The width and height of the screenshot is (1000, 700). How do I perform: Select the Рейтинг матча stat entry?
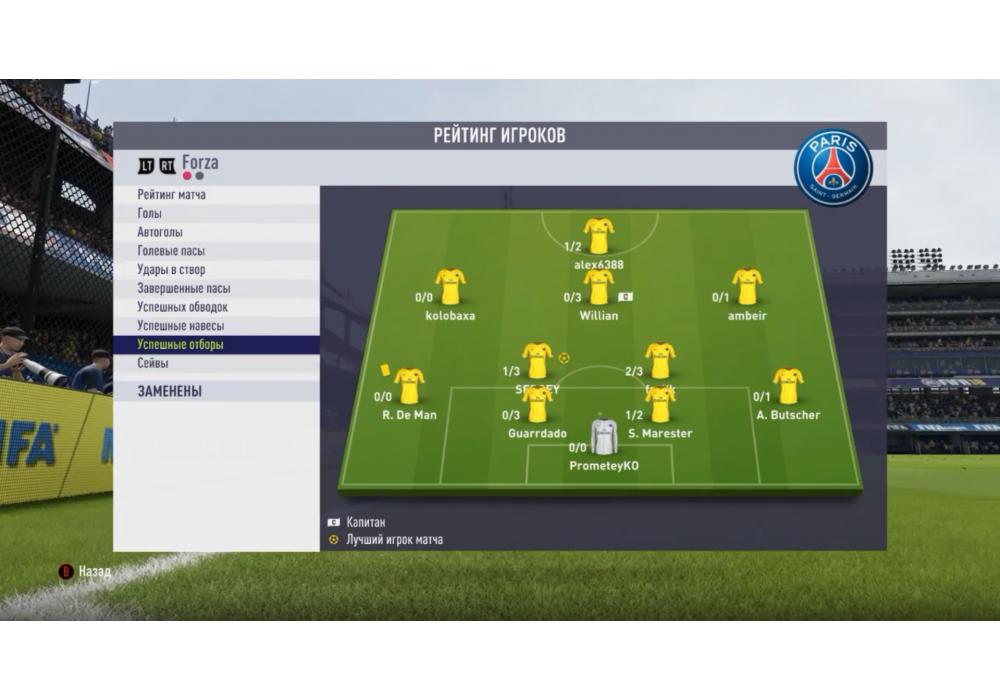(172, 195)
